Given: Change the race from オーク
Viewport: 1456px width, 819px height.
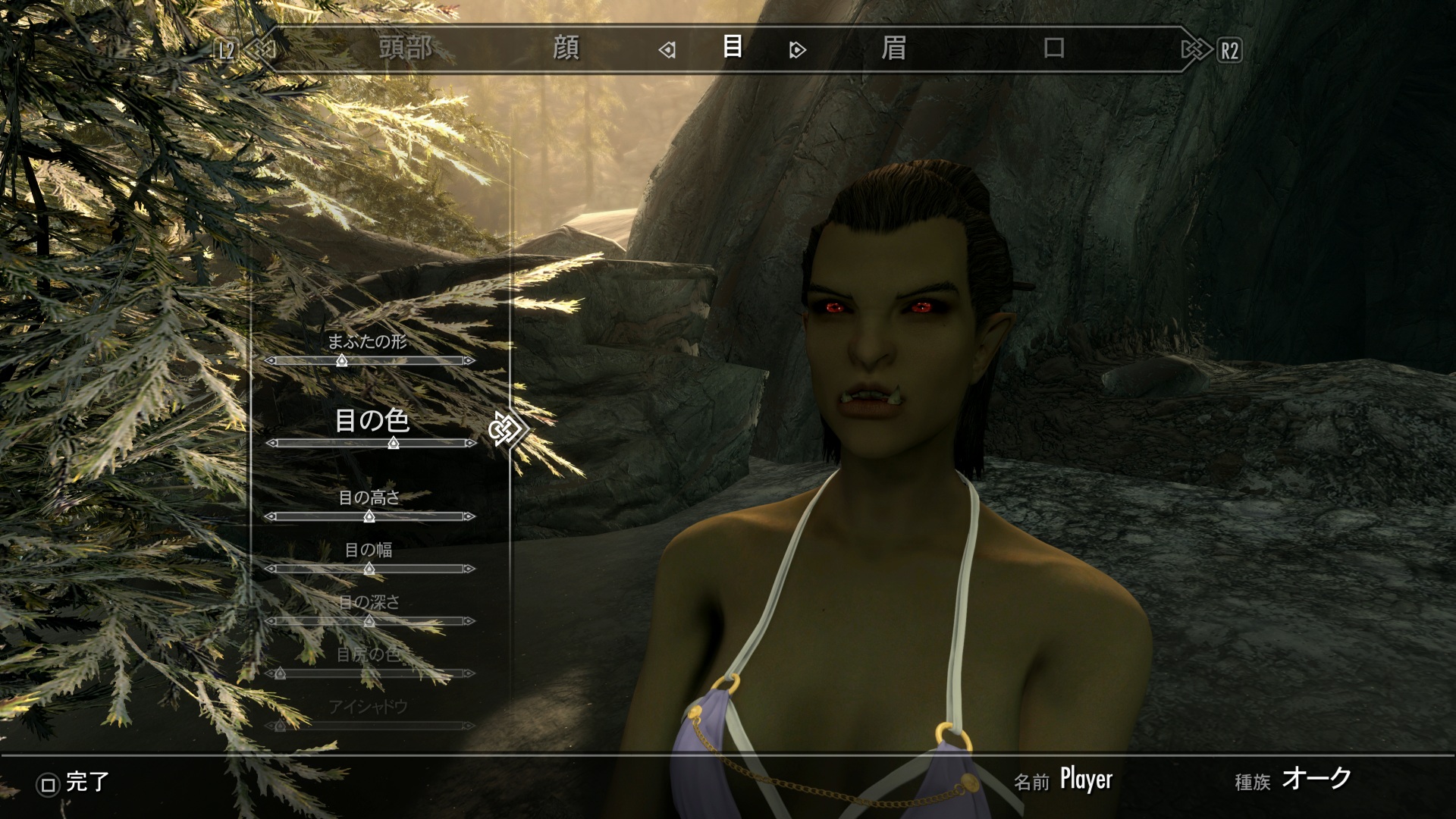Looking at the screenshot, I should point(1316,779).
